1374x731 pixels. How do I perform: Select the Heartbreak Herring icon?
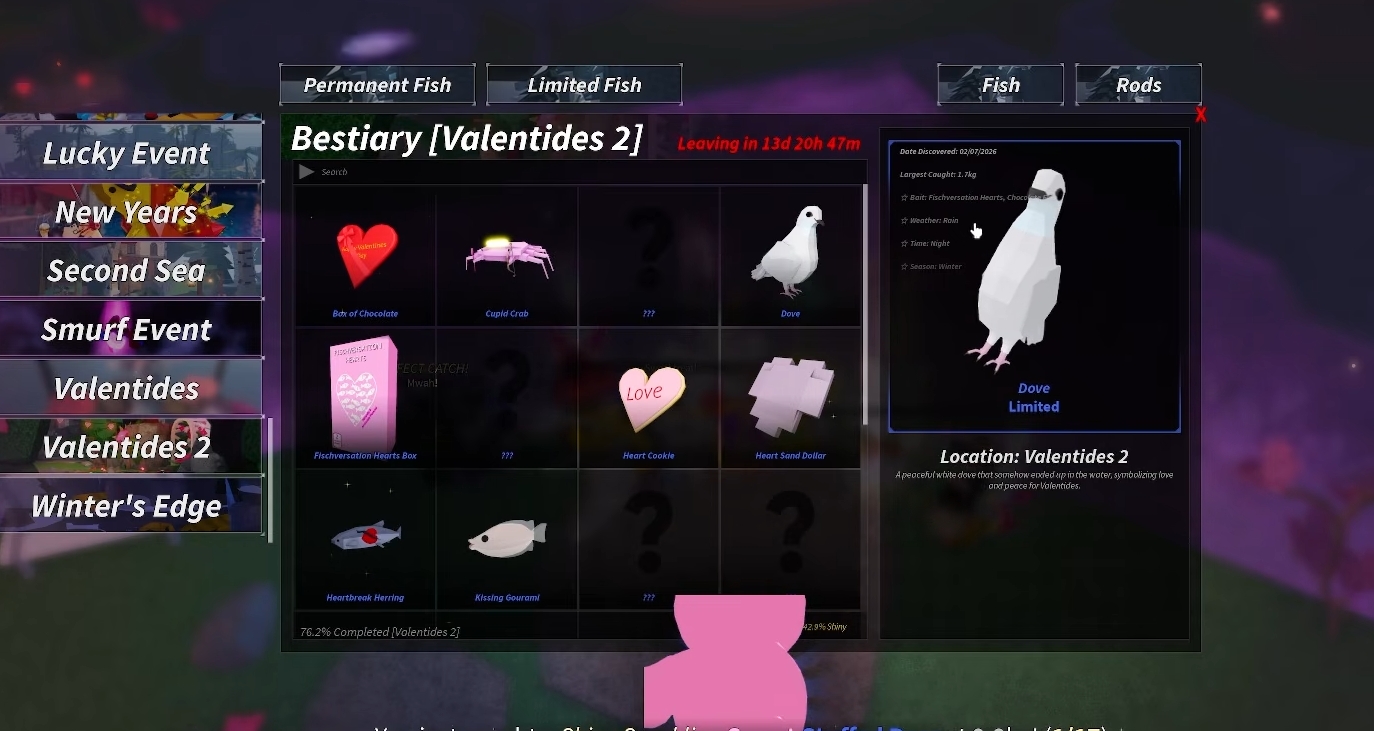(x=364, y=535)
